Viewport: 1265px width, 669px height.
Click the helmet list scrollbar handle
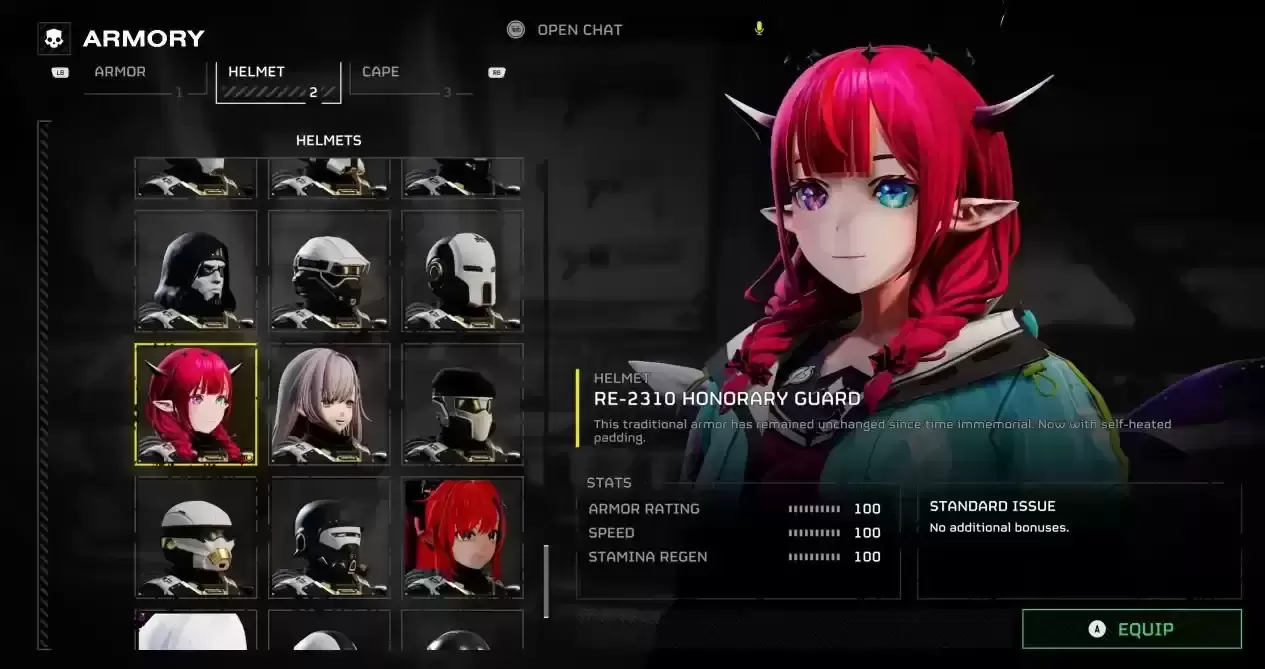point(546,581)
